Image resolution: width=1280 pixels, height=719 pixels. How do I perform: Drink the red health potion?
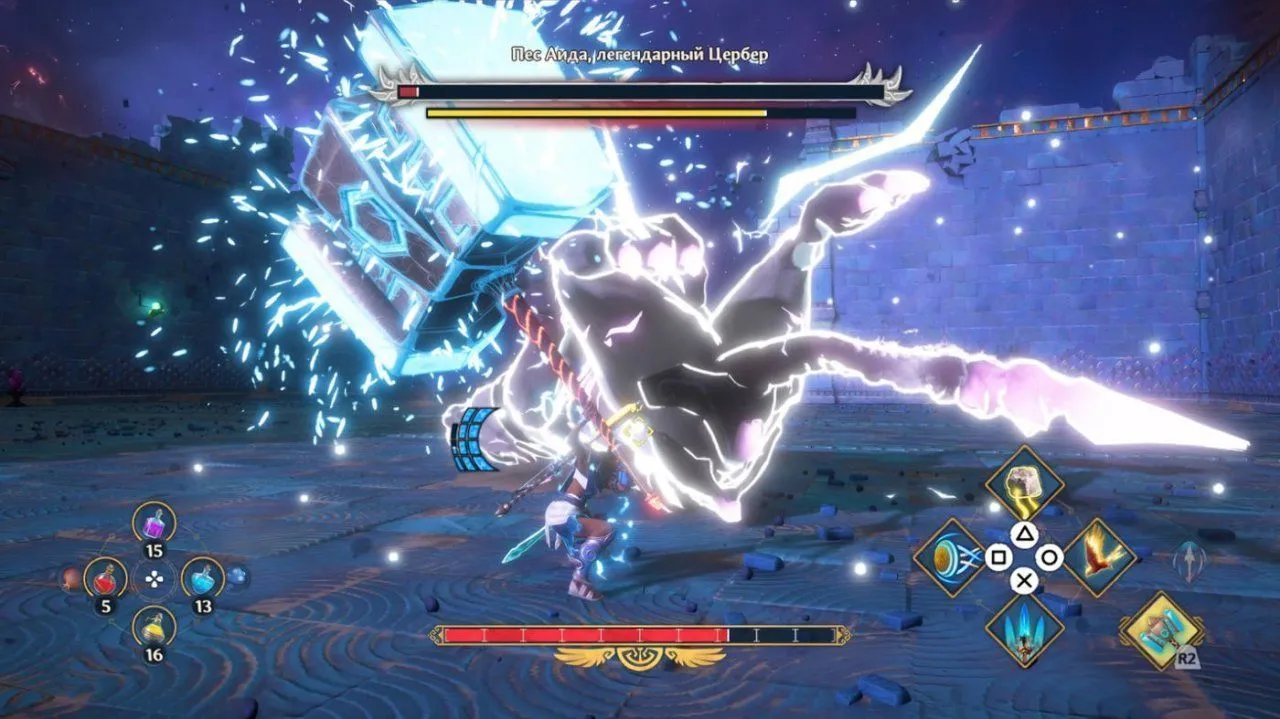tap(104, 578)
